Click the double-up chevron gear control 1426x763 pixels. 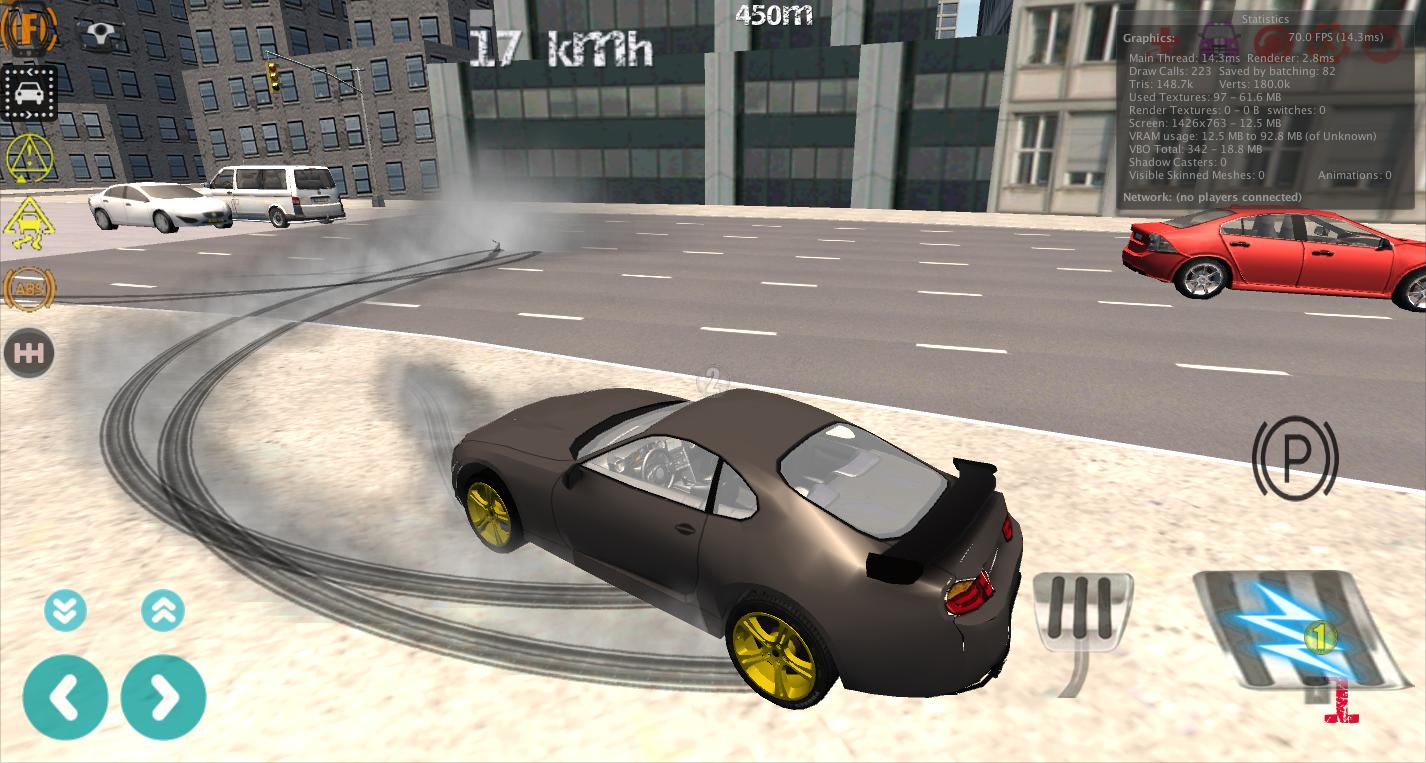click(163, 610)
